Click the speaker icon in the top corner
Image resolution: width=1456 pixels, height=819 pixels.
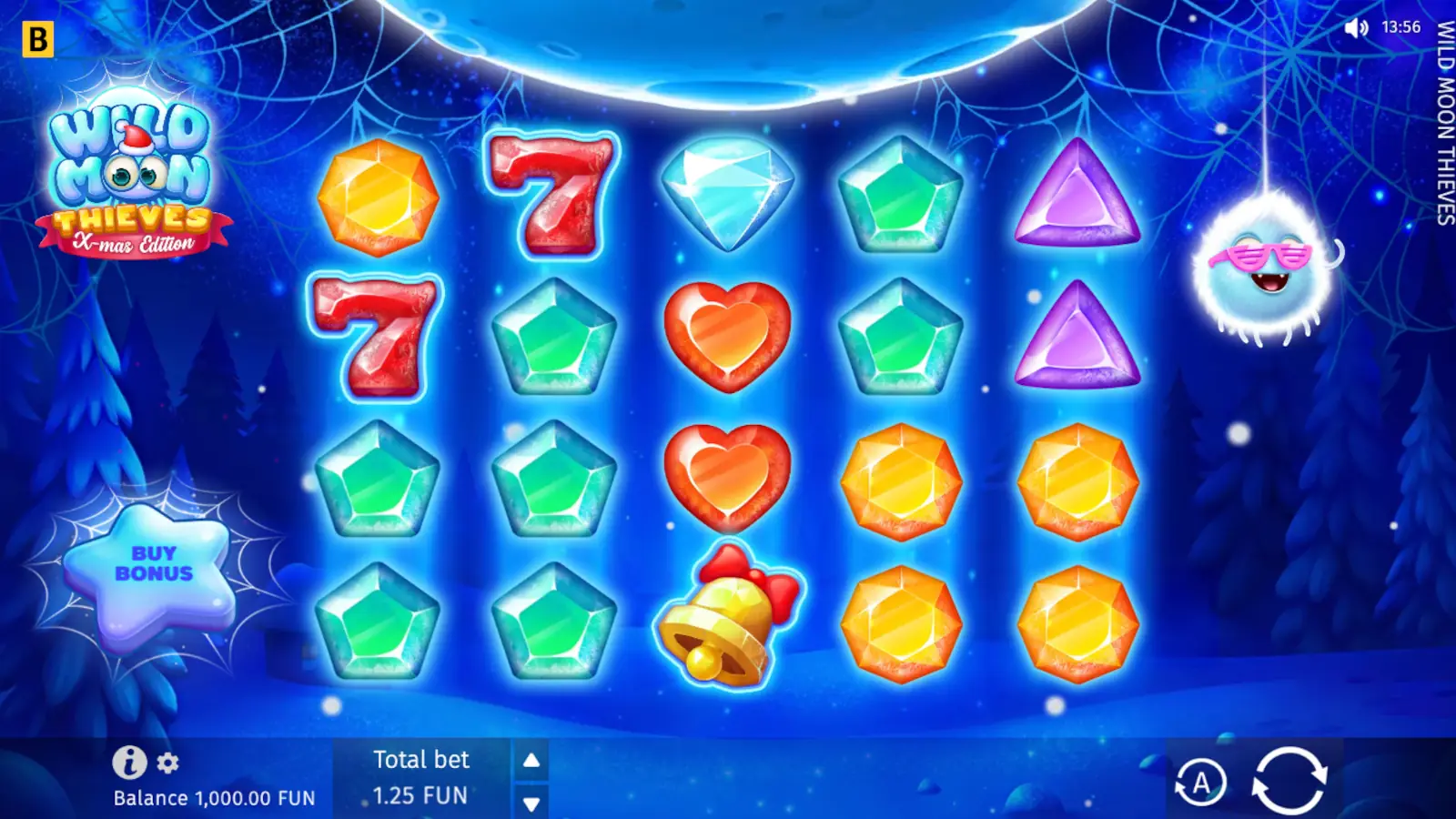[1355, 27]
